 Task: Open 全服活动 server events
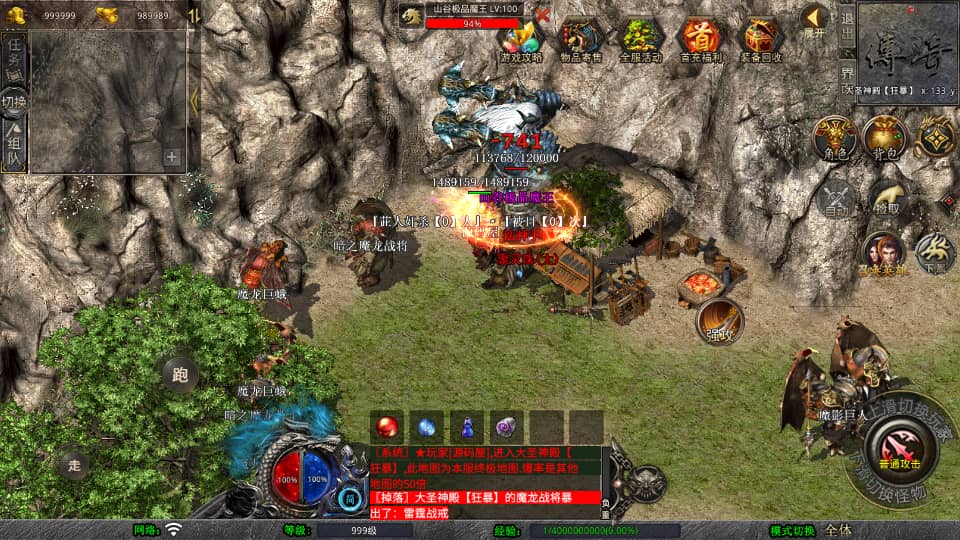pos(641,40)
